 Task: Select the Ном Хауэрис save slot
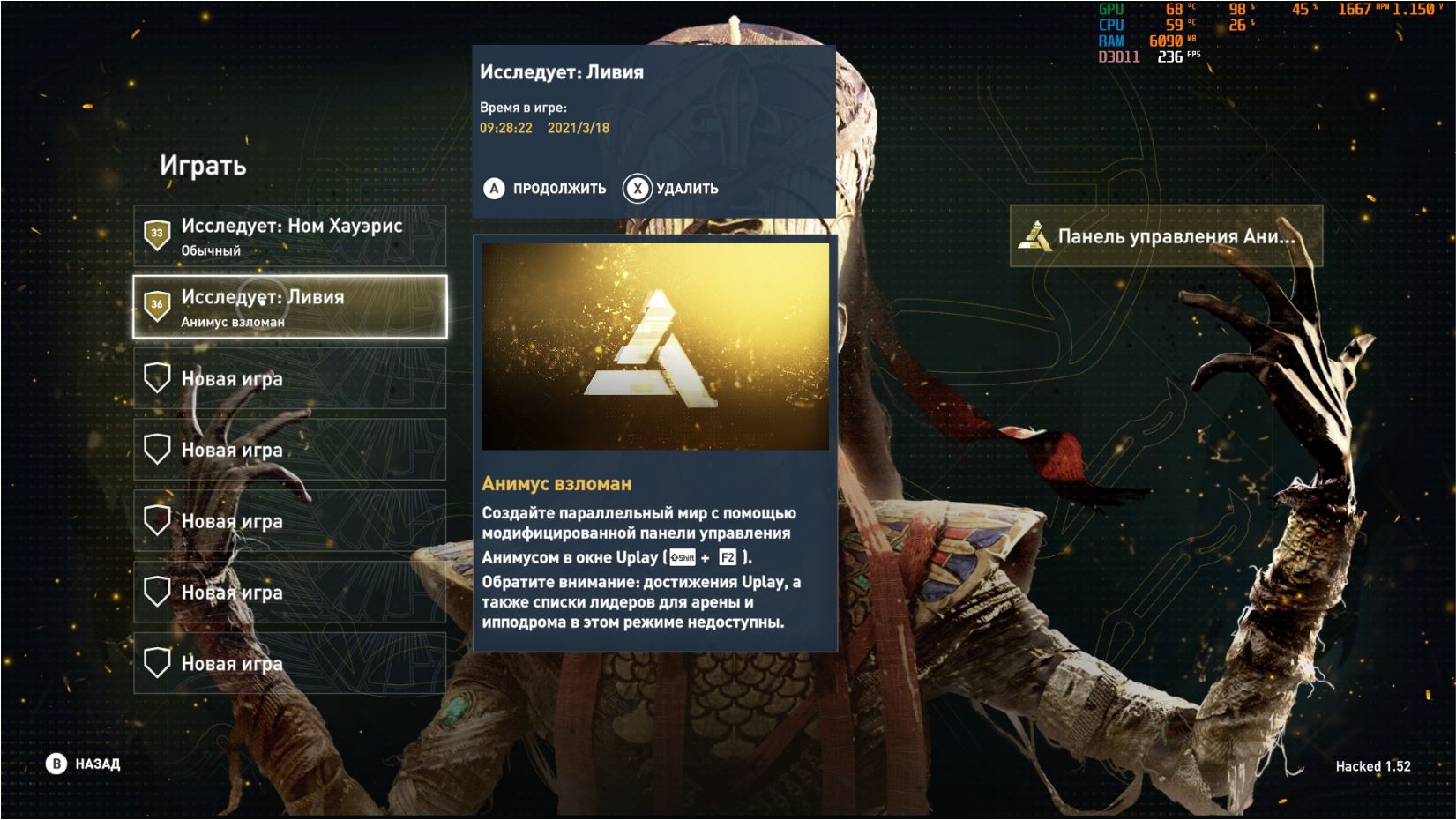[x=289, y=235]
